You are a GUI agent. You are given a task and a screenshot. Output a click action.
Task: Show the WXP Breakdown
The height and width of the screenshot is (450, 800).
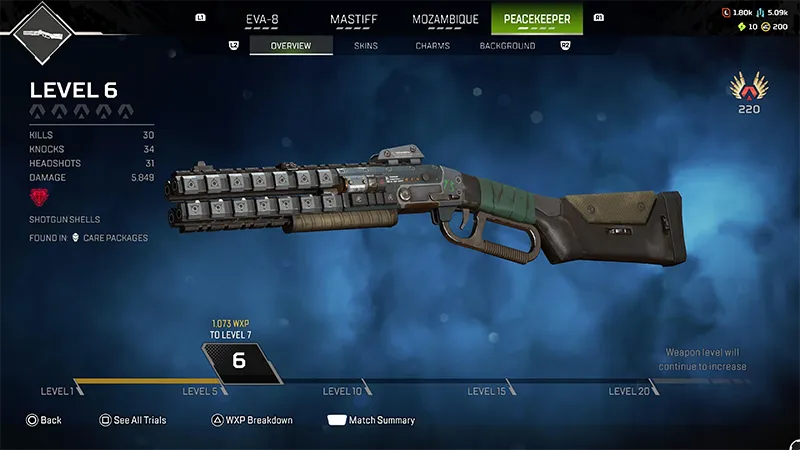coord(251,420)
